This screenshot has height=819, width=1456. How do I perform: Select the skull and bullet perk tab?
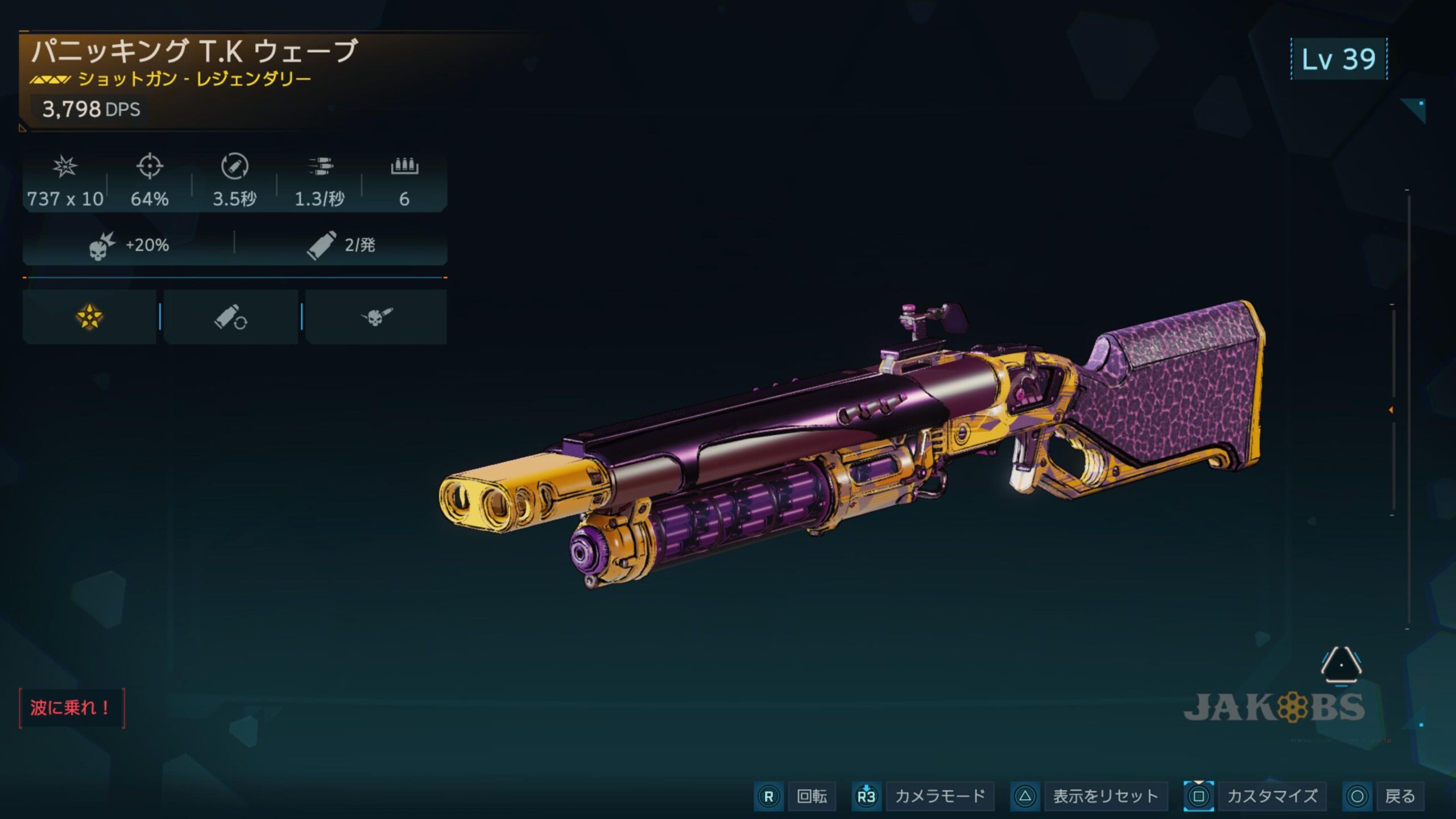pos(376,317)
